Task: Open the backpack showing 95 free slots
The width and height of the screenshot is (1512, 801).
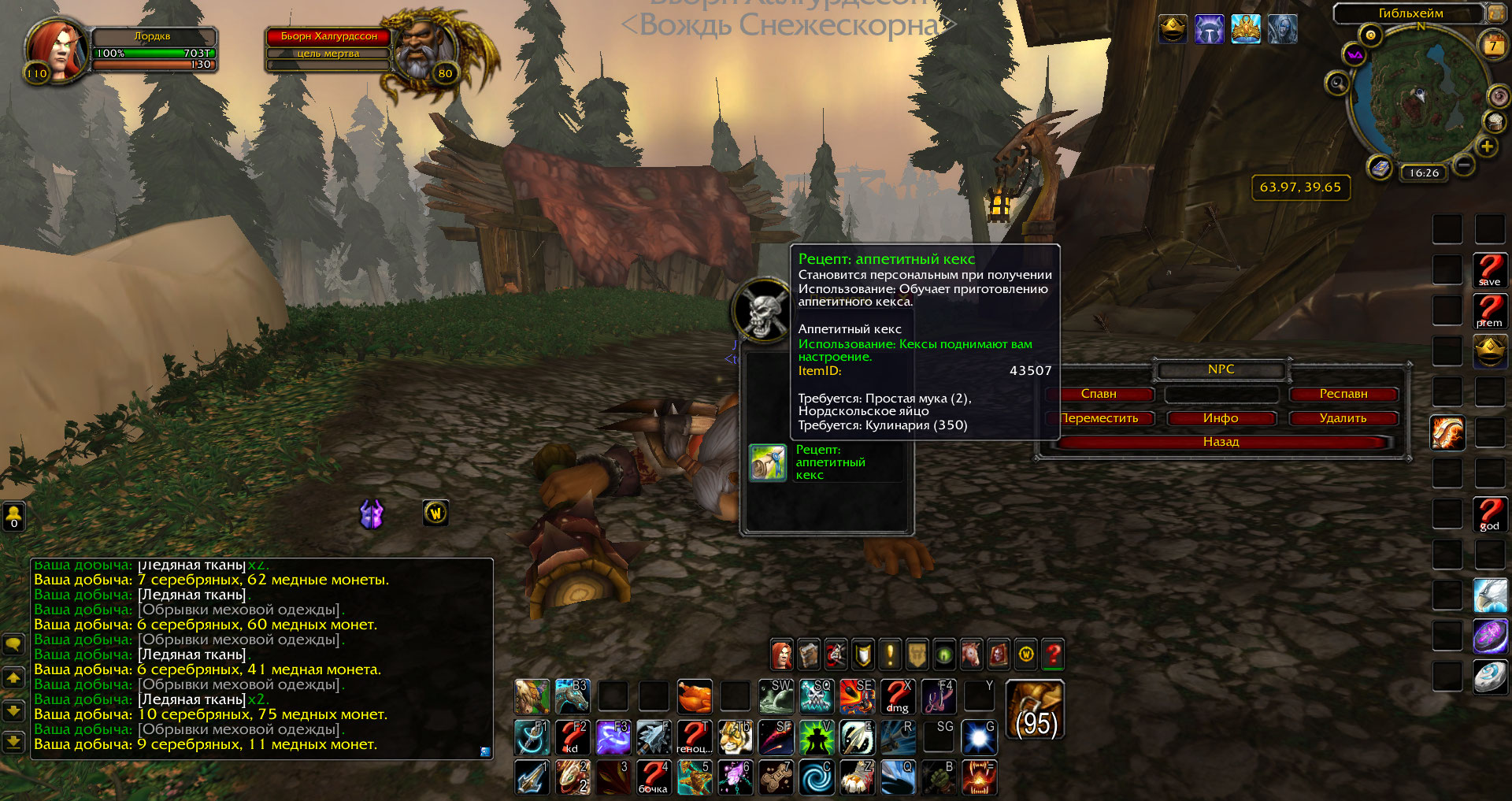Action: pos(1035,710)
